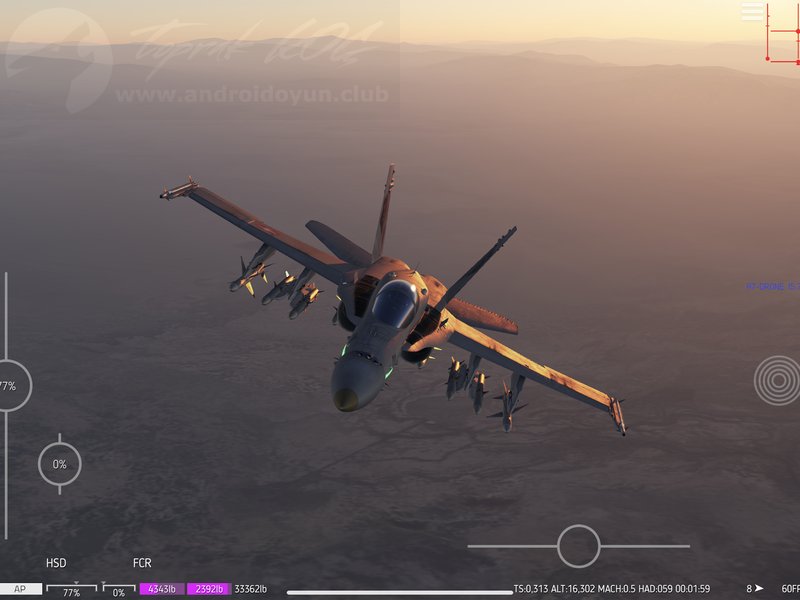Viewport: 800px width, 600px height.
Task: Tap the 77% throttle slider knob
Action: (10, 386)
